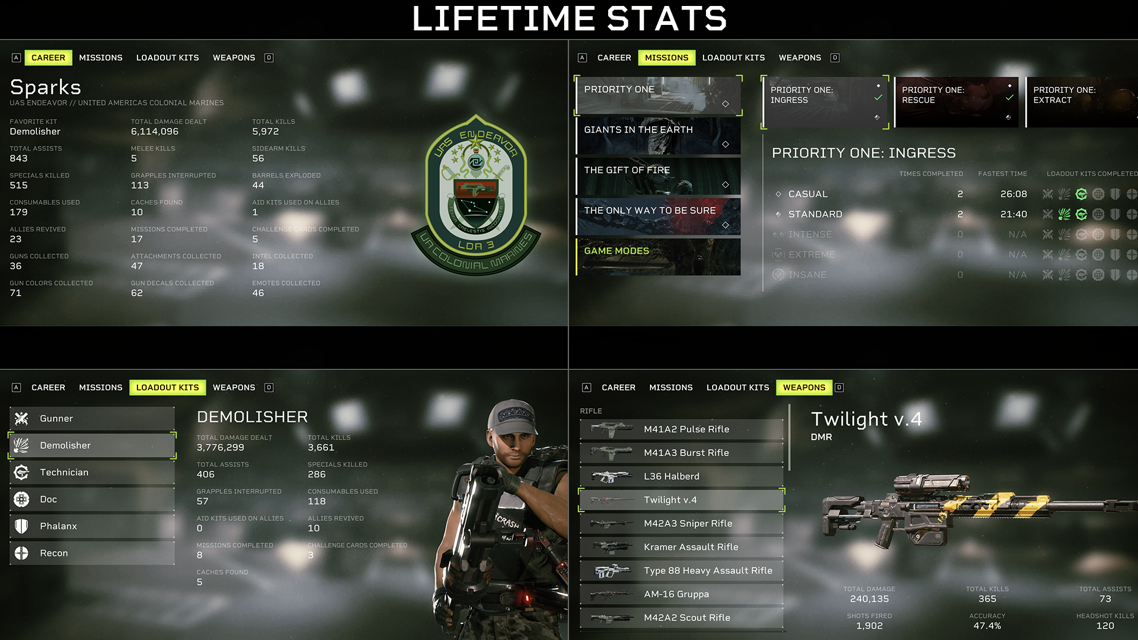
Task: Open the Game Modes entry
Action: (x=658, y=256)
